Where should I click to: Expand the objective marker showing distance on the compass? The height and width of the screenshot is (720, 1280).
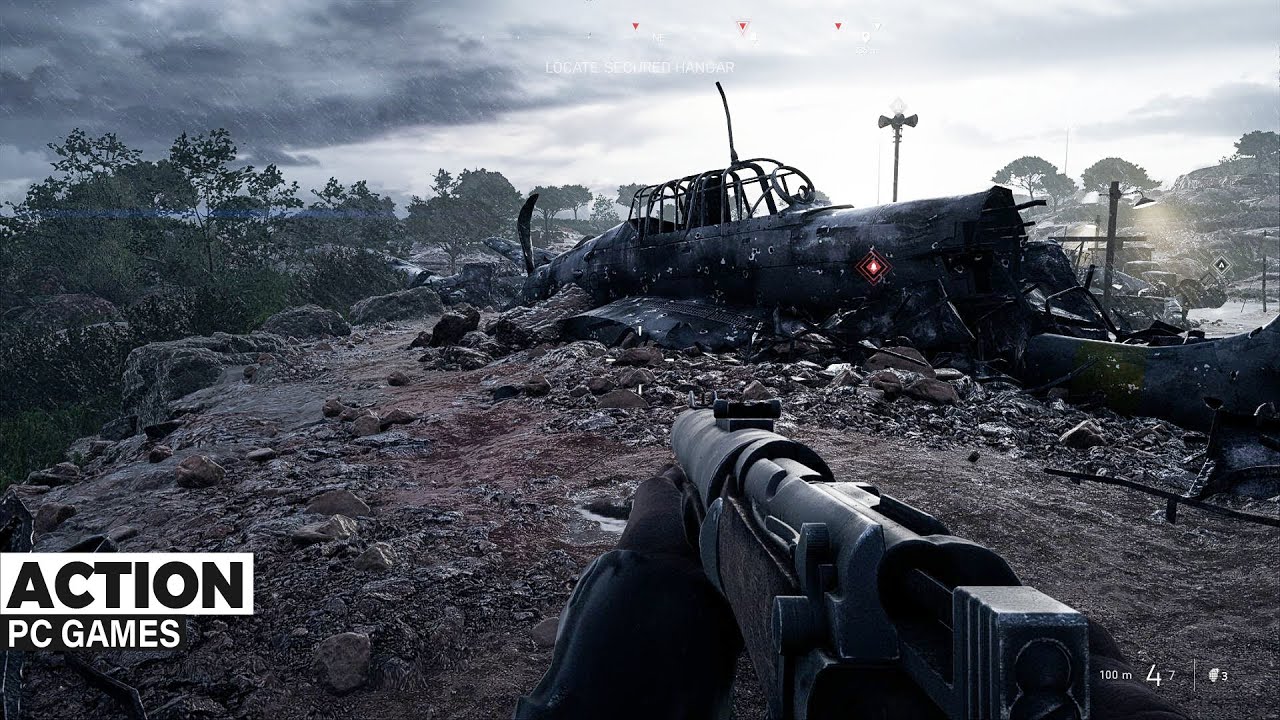pyautogui.click(x=868, y=49)
